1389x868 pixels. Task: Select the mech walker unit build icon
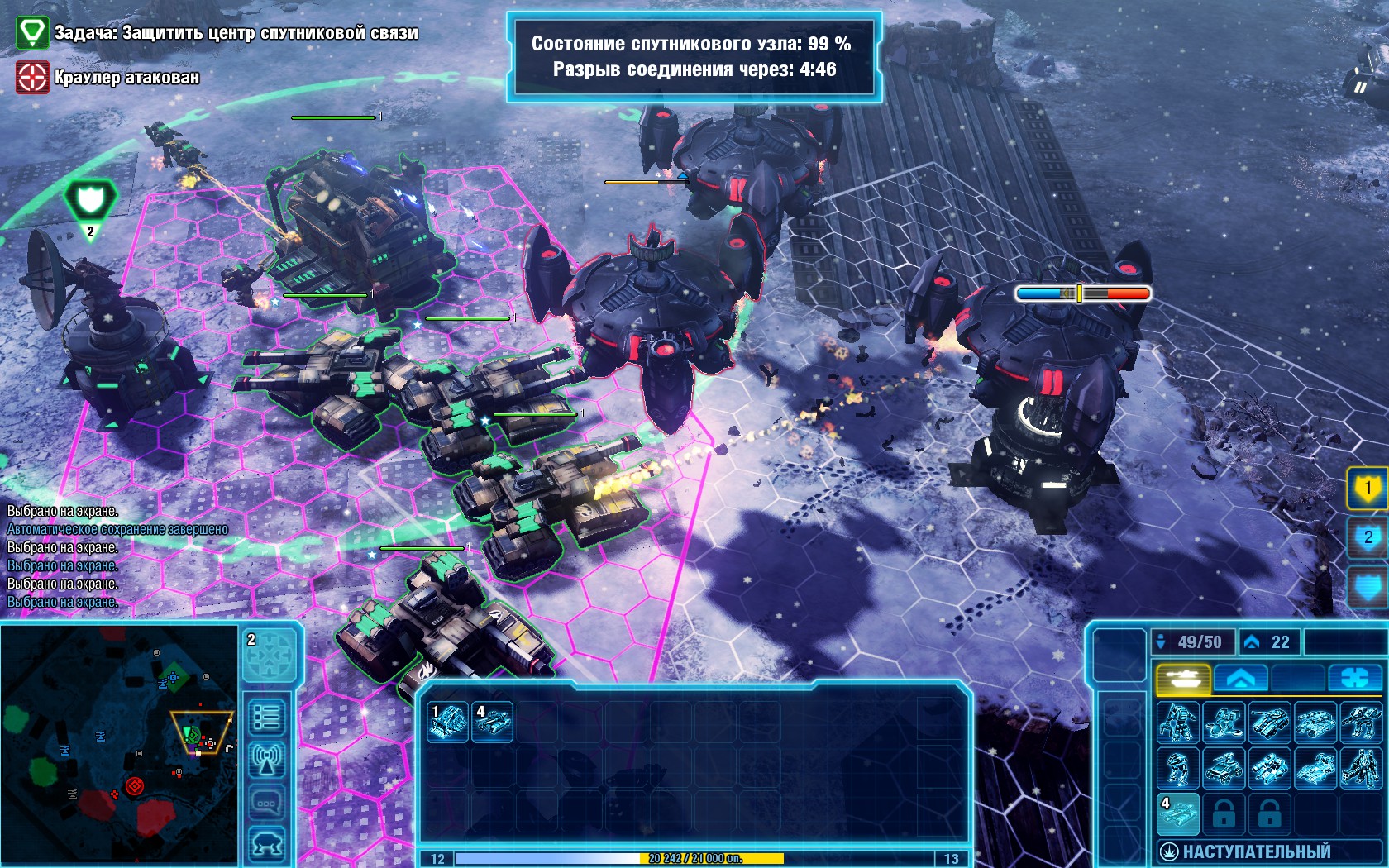click(x=1178, y=722)
